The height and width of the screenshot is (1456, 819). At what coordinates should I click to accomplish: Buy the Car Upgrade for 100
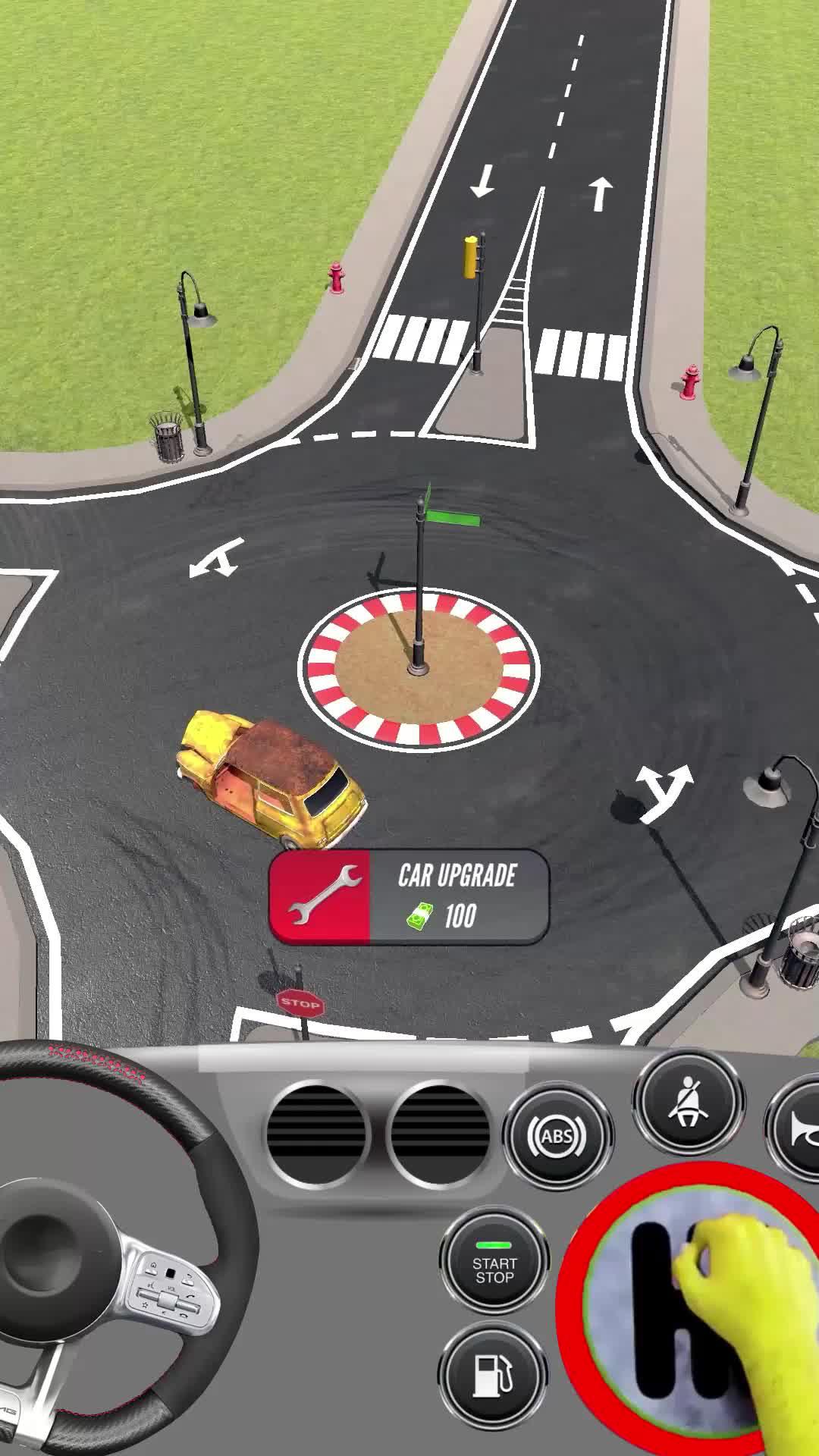409,897
